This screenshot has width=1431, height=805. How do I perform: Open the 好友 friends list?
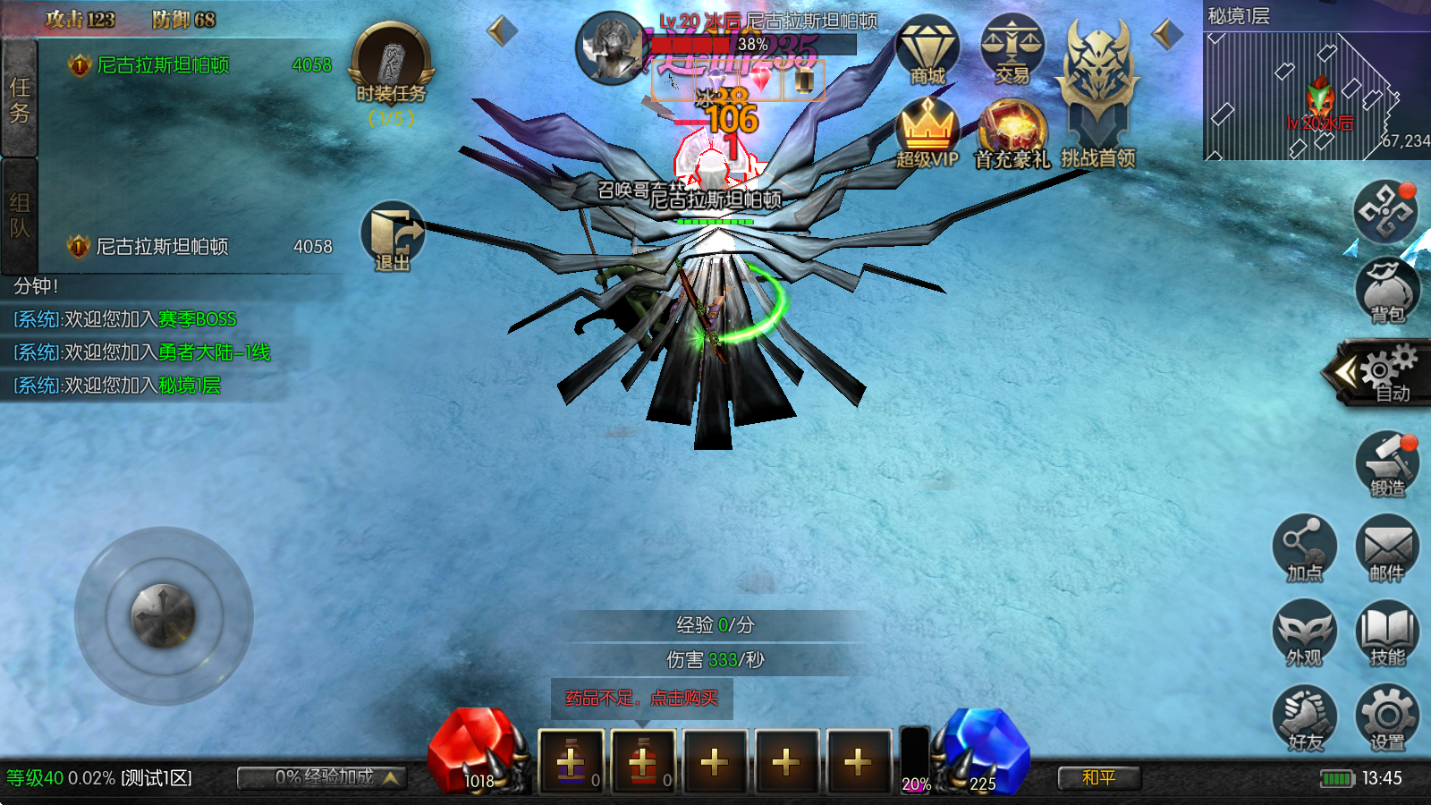point(1304,716)
